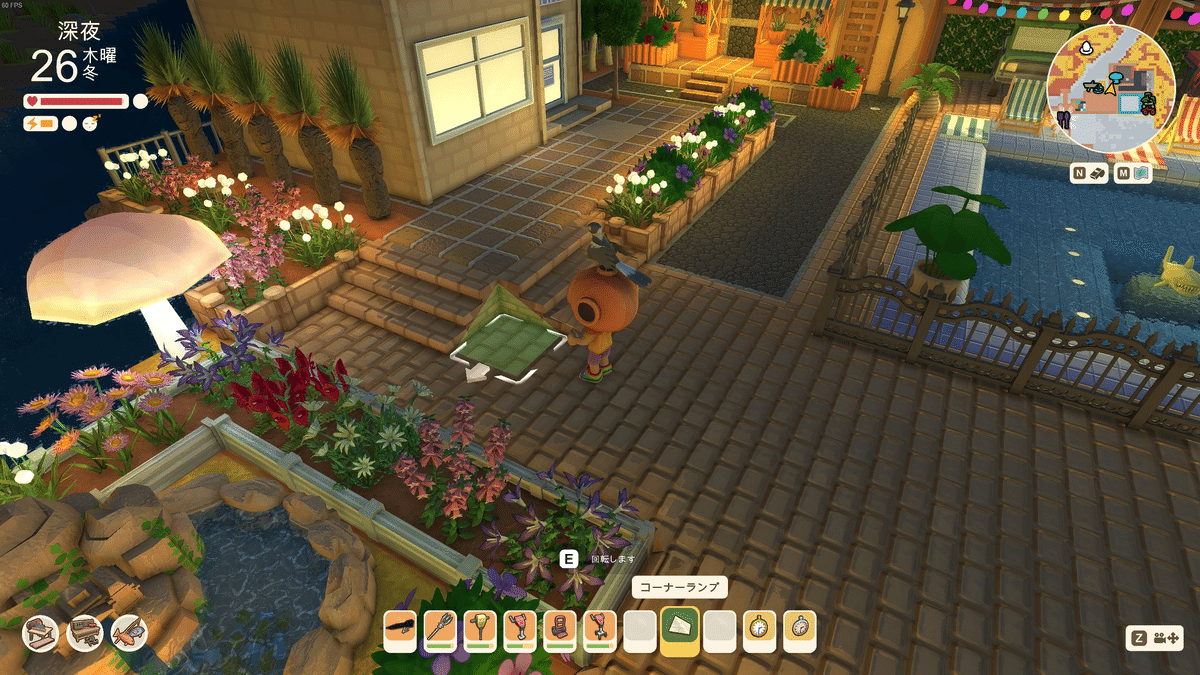Viewport: 1200px width, 675px height.
Task: Click the whistle button under minimap
Action: click(x=1090, y=174)
